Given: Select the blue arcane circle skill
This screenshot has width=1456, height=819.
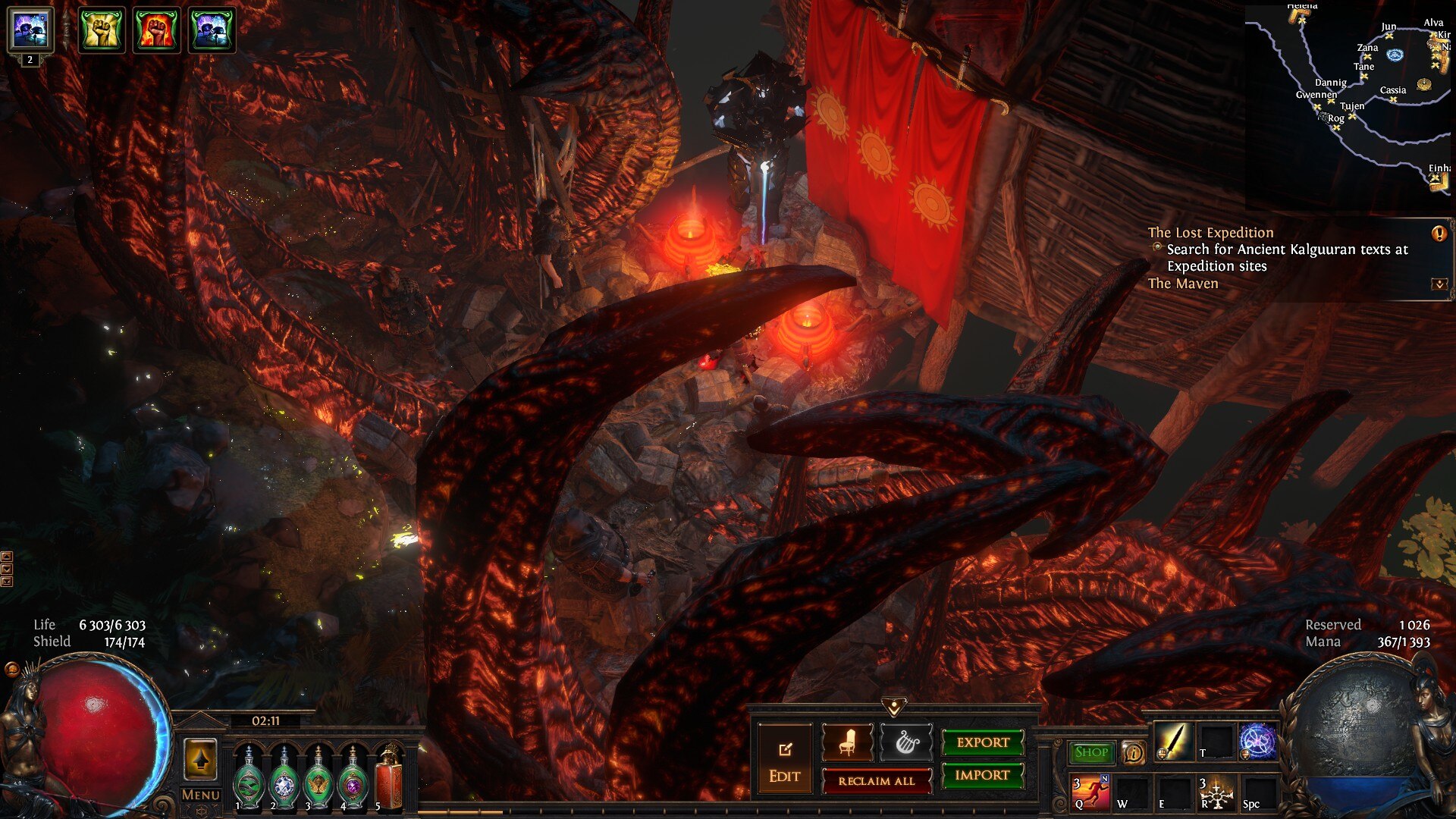Looking at the screenshot, I should click(x=1258, y=742).
